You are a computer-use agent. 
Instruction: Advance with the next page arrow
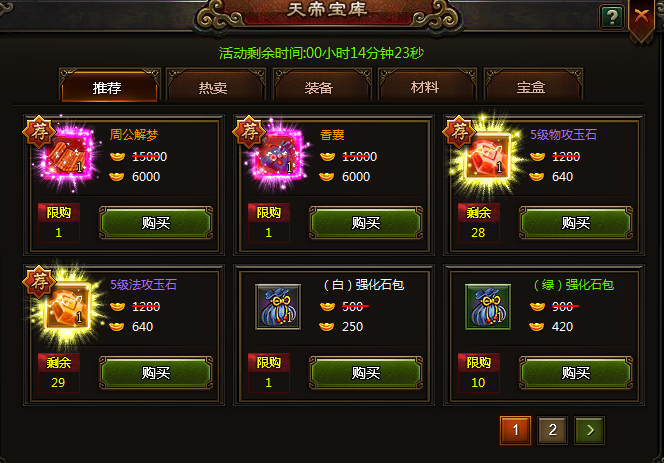590,430
